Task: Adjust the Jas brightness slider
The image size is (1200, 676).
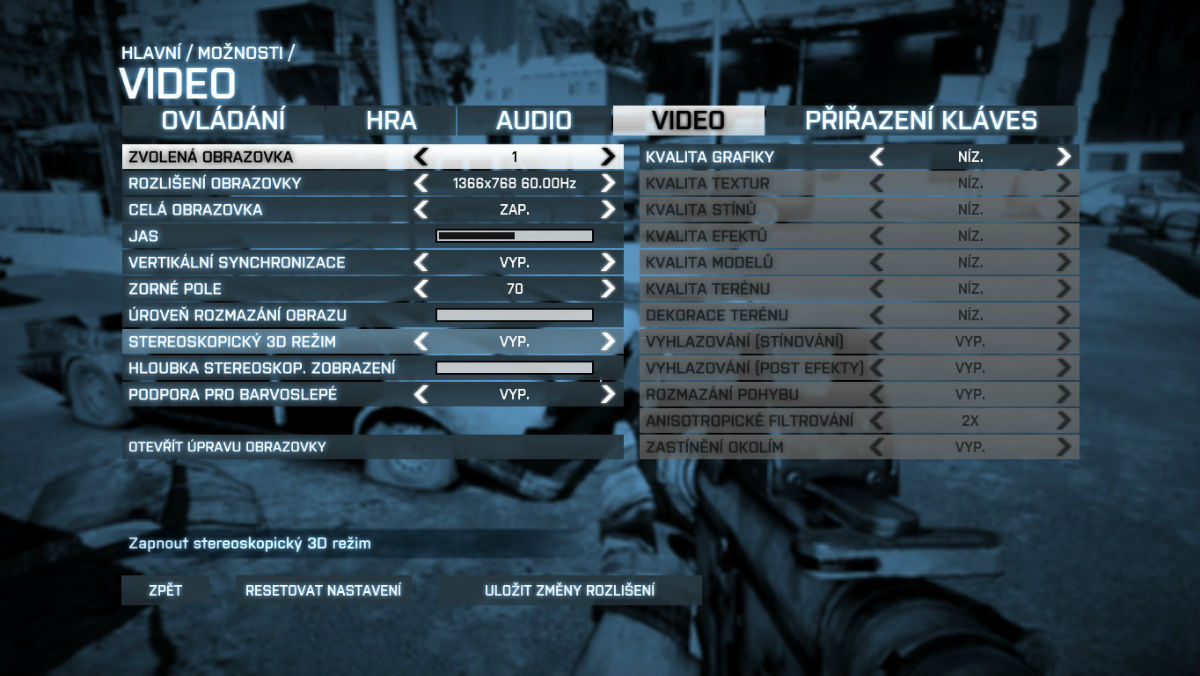Action: (515, 236)
